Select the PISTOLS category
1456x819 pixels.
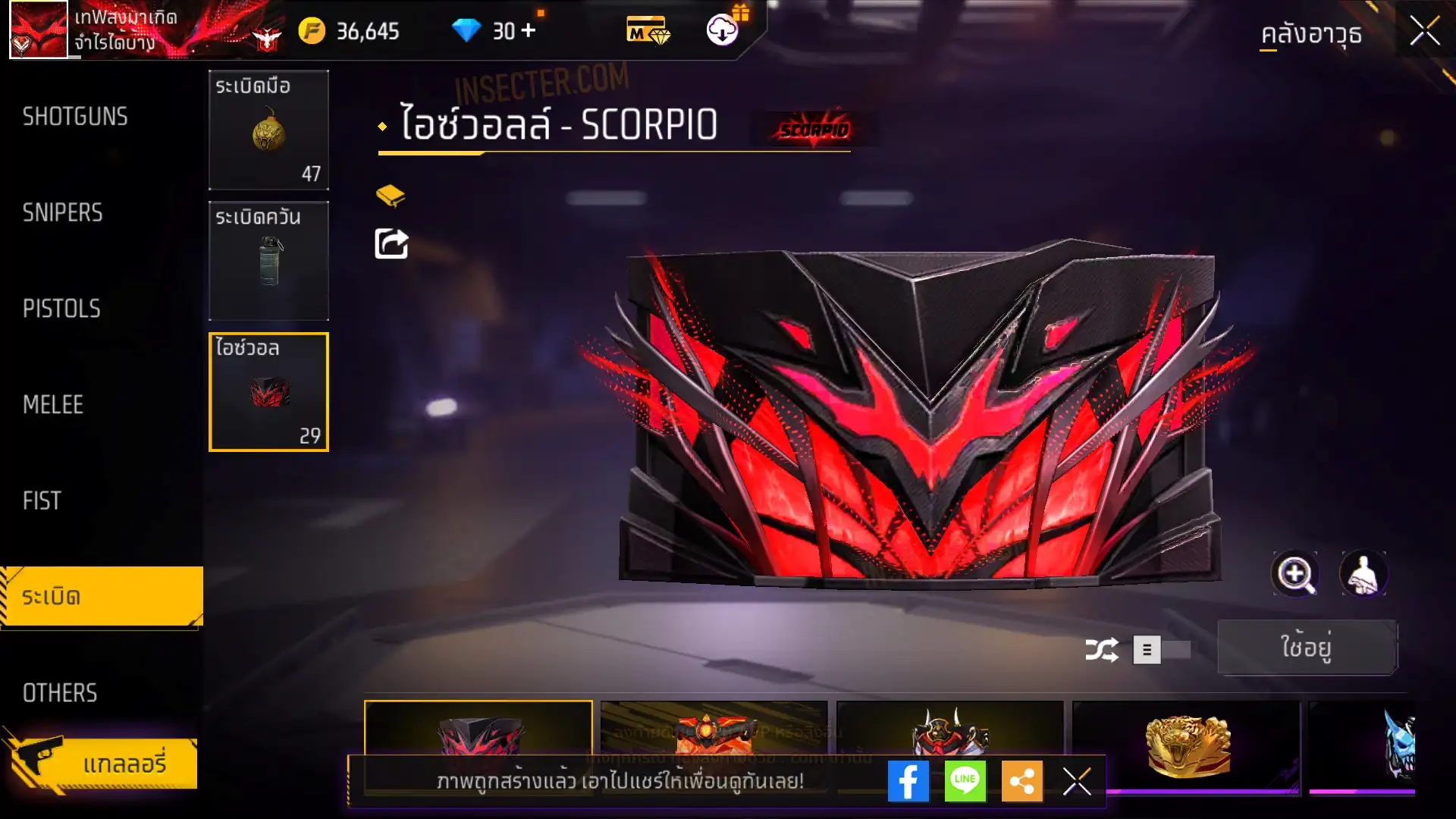click(61, 309)
